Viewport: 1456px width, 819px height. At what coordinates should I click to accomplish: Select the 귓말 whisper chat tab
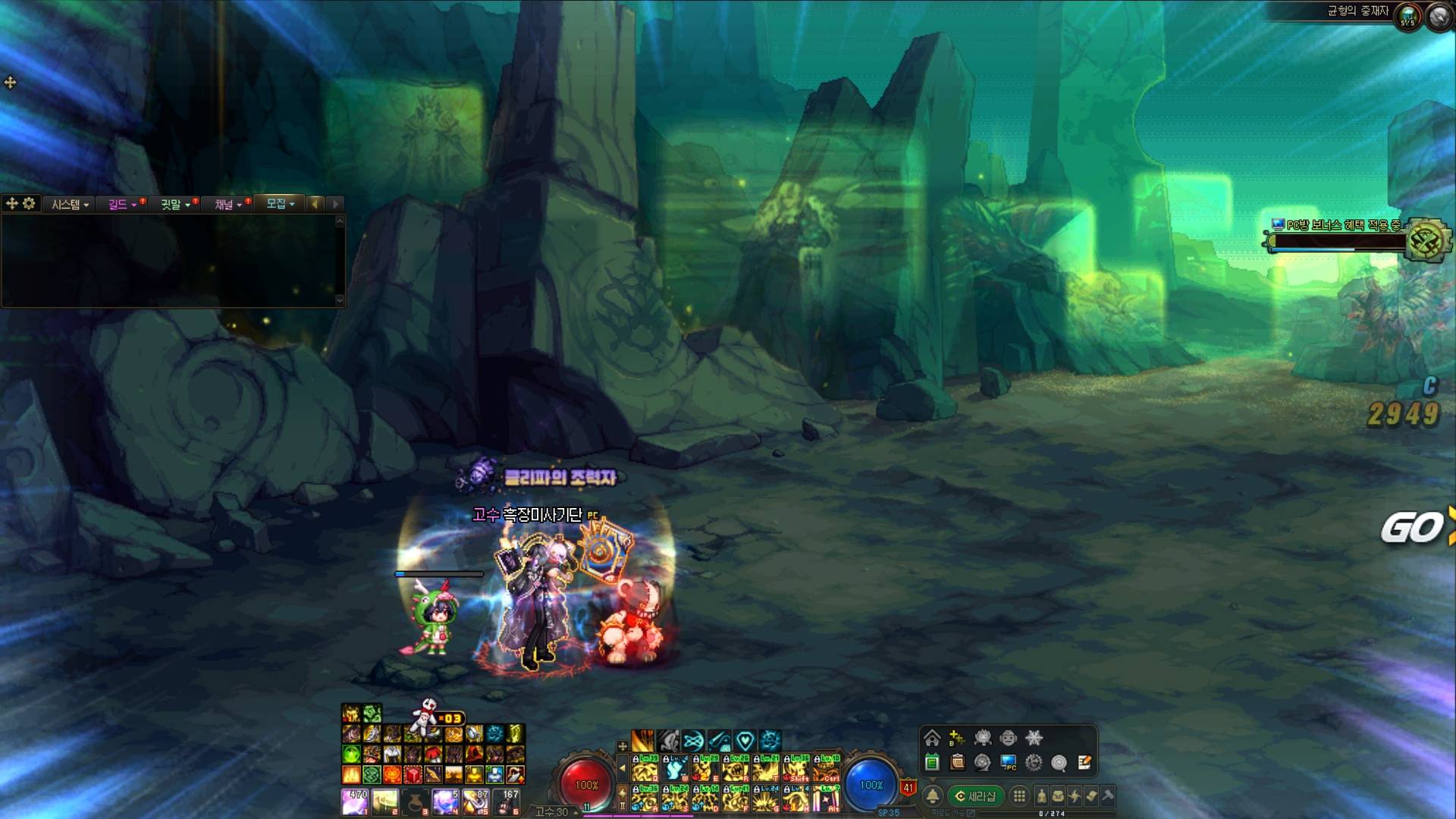point(174,204)
